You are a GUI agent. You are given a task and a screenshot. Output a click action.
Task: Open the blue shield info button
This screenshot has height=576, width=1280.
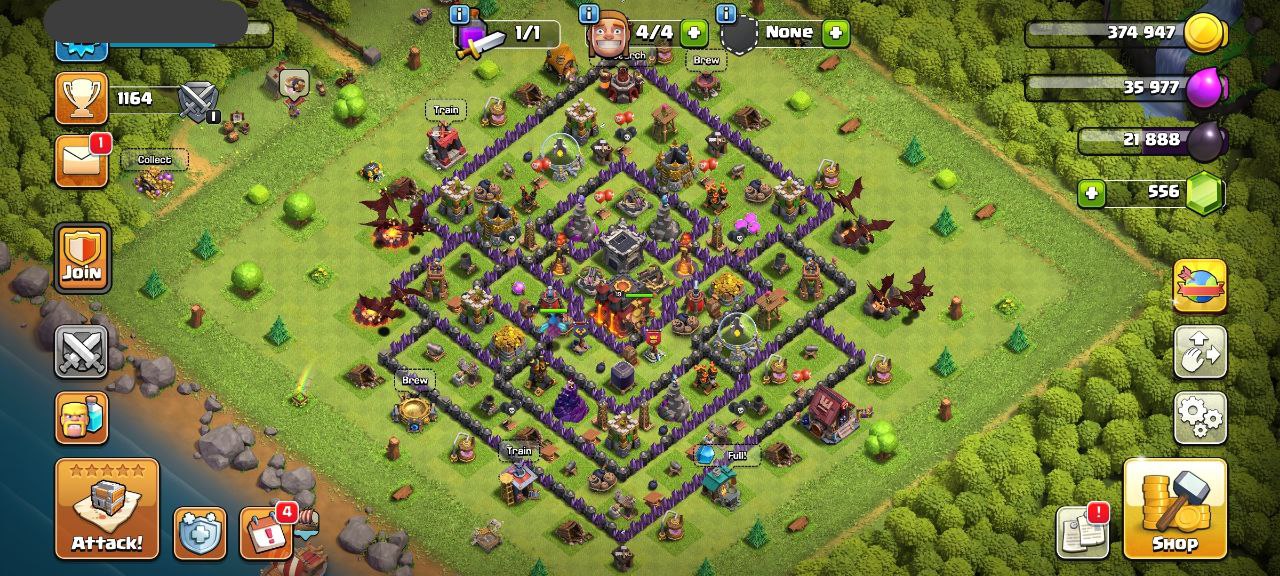pos(200,533)
